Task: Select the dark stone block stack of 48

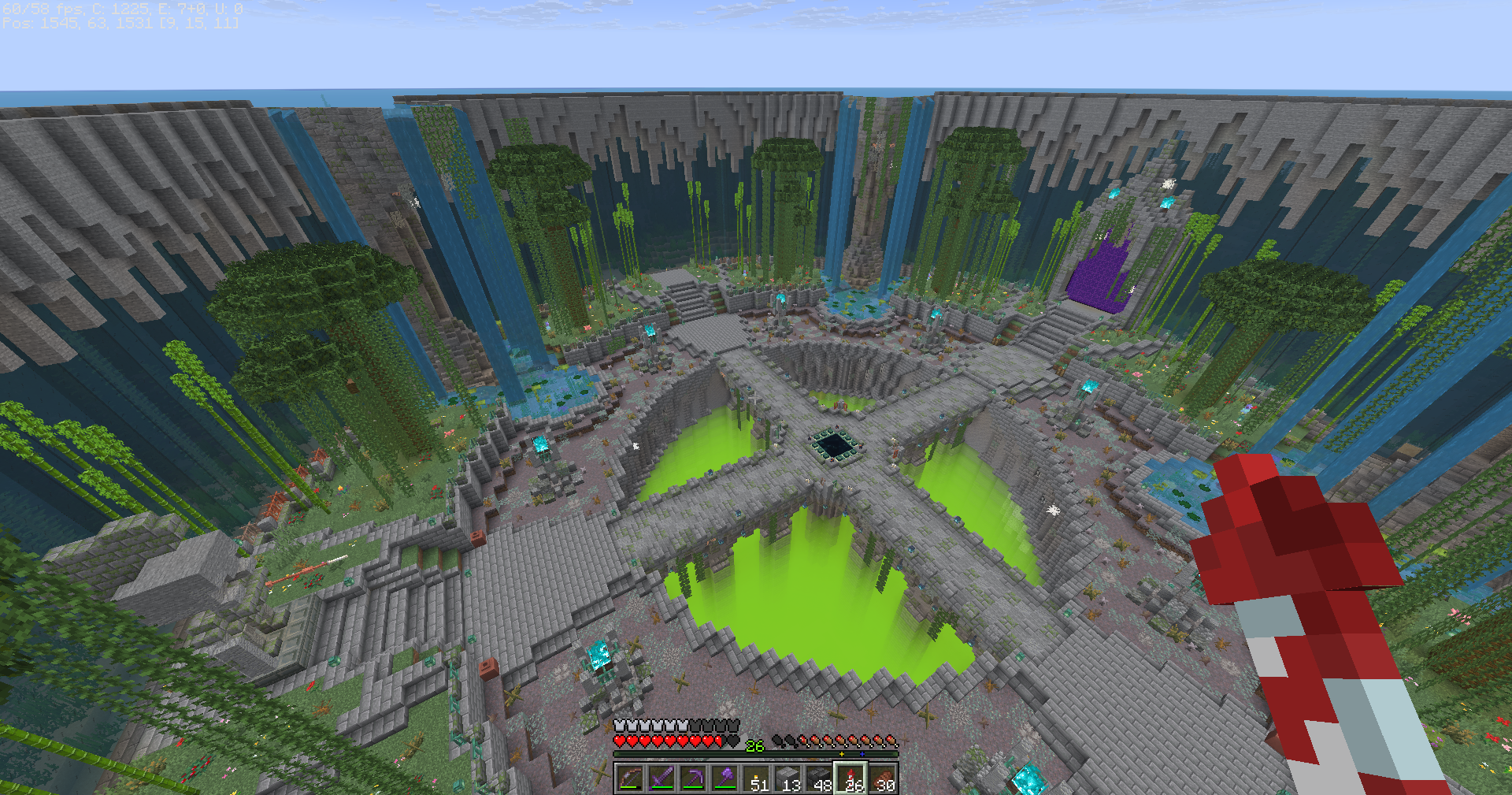Action: click(x=819, y=778)
